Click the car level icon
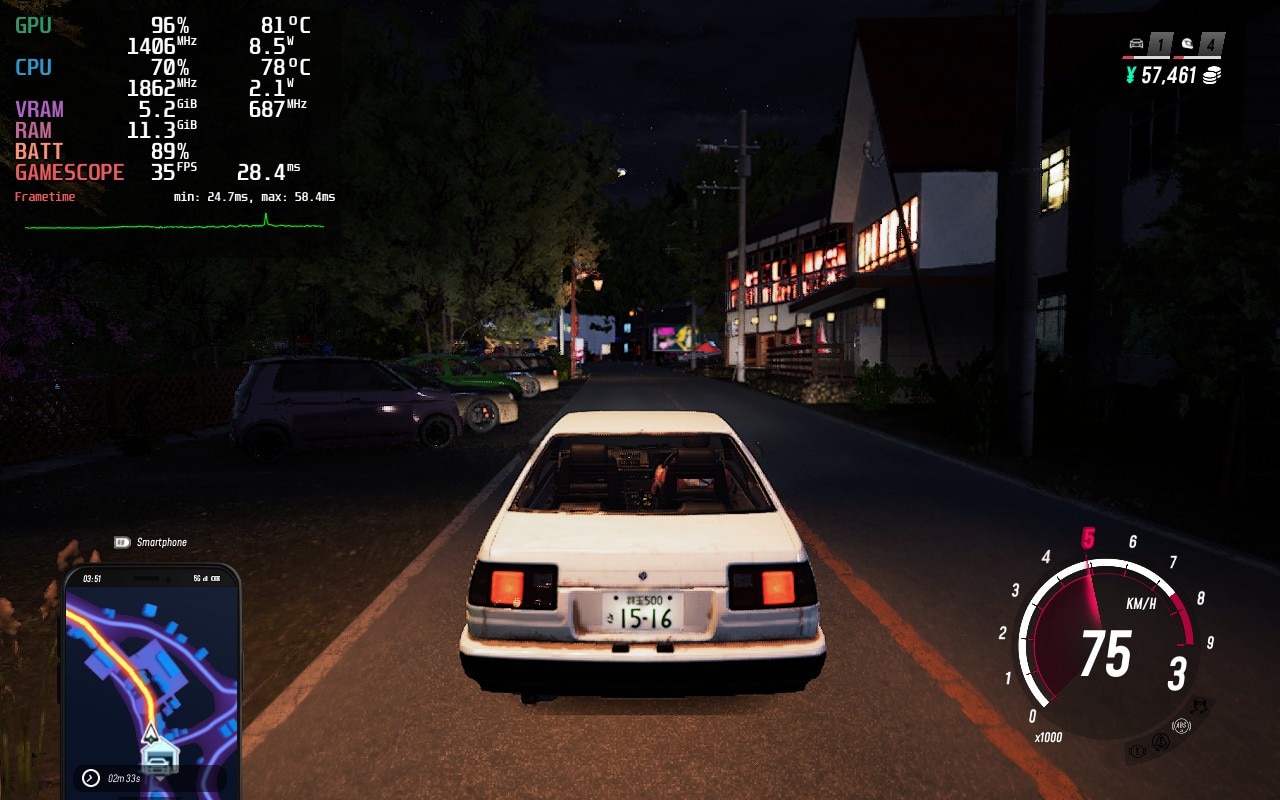 1135,44
